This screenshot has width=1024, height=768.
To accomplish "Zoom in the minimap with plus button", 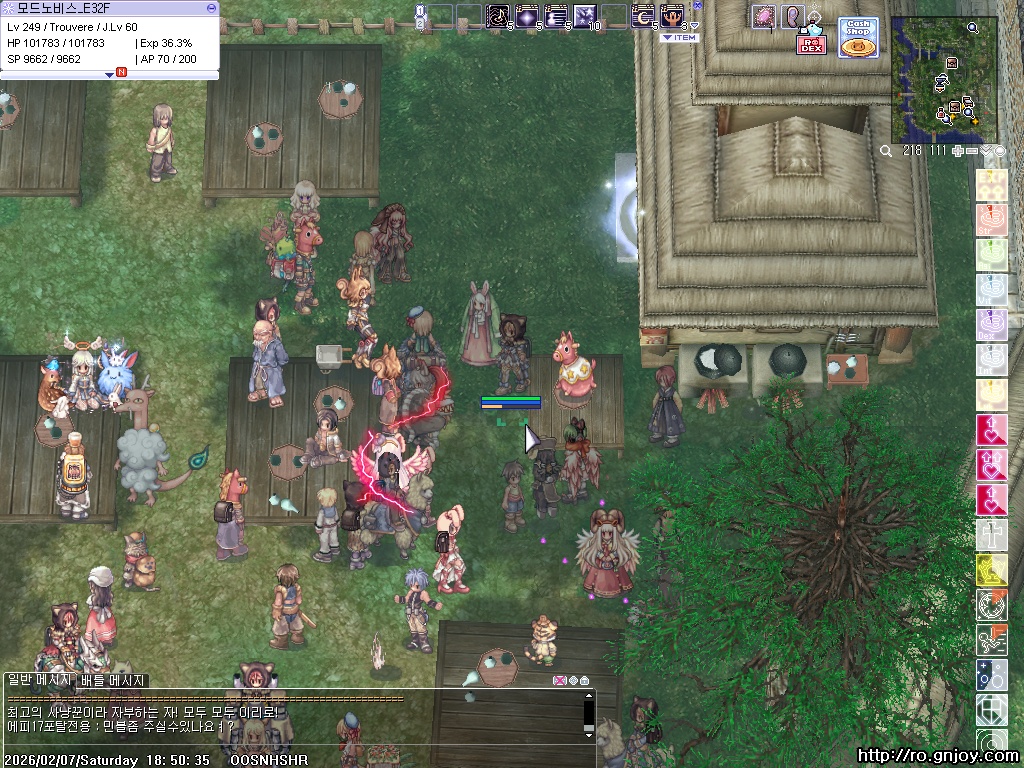I will (958, 150).
